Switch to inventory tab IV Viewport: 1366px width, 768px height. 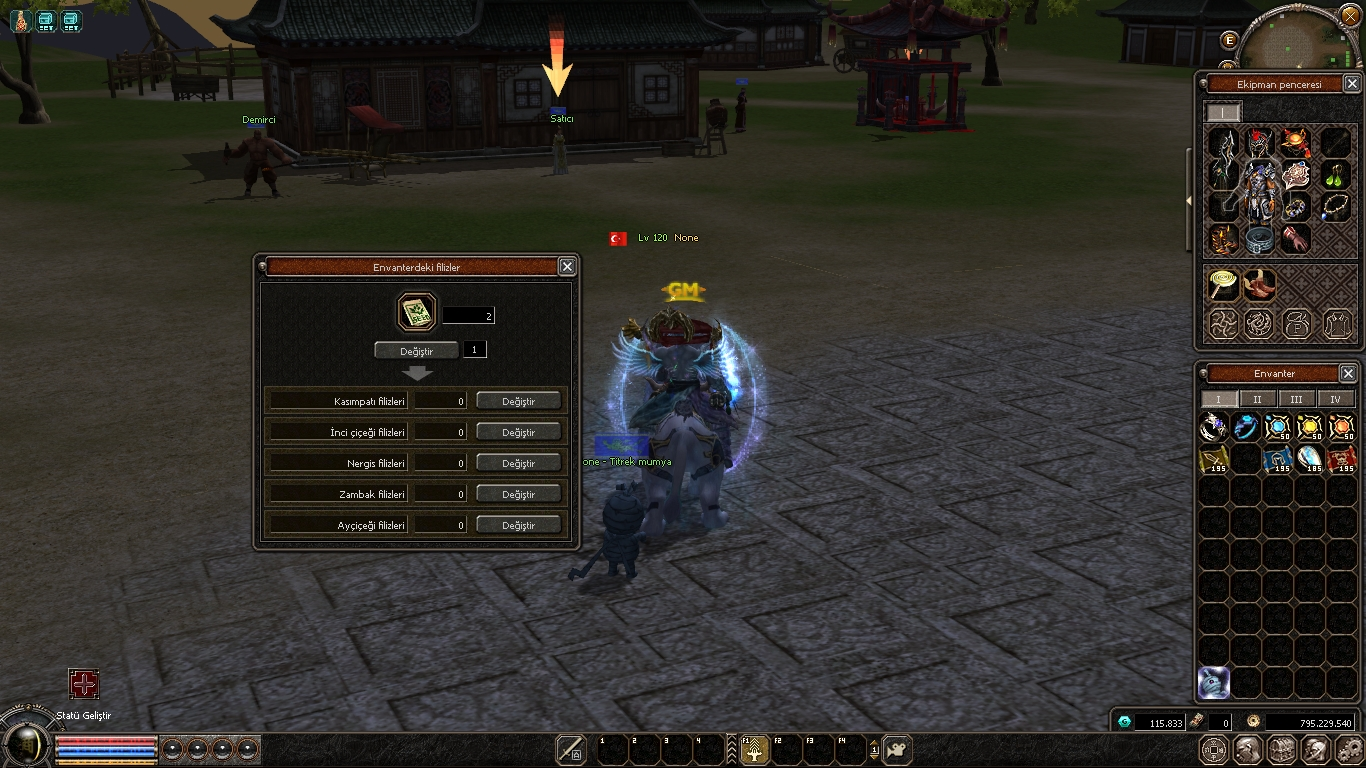pyautogui.click(x=1335, y=399)
